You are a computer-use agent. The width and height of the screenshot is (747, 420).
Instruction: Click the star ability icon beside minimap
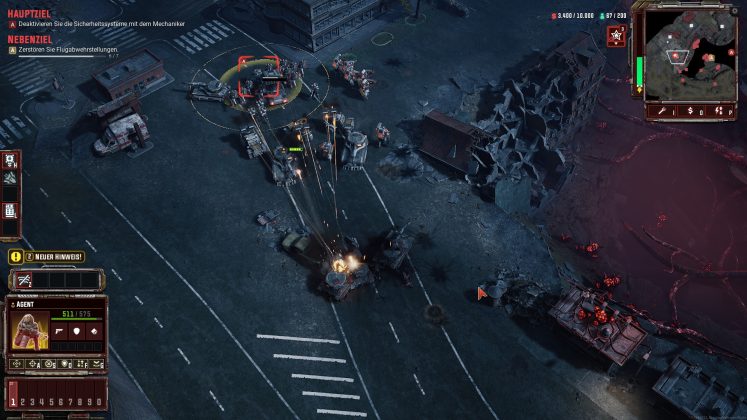click(x=616, y=36)
